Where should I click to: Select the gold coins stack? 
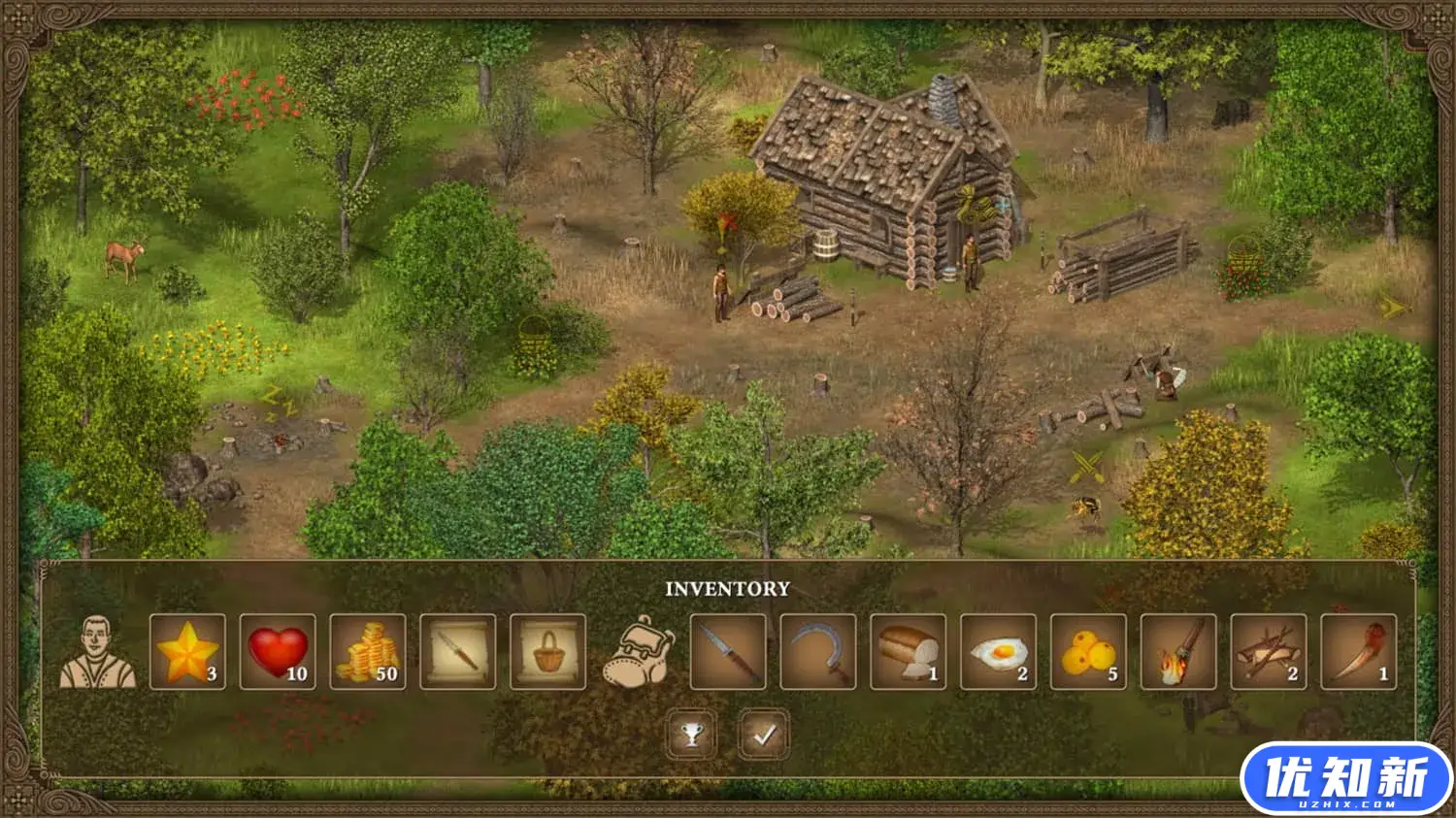368,652
